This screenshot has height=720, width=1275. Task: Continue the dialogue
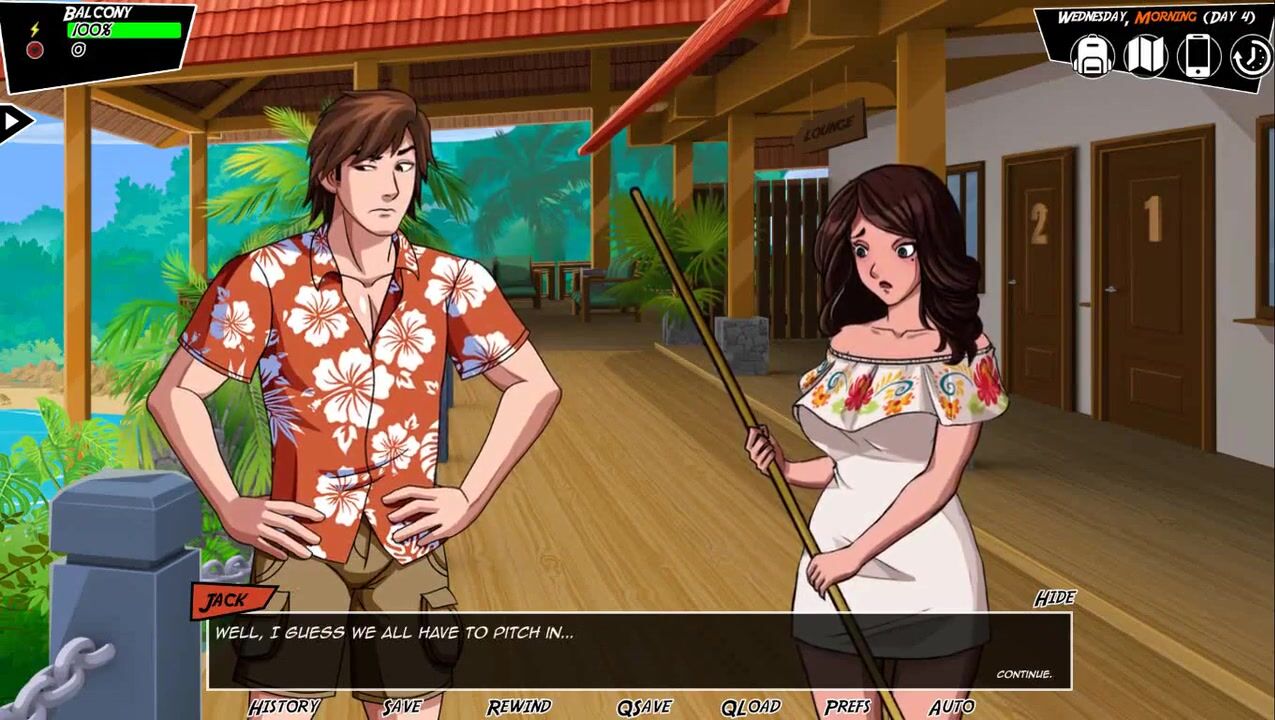click(1024, 674)
